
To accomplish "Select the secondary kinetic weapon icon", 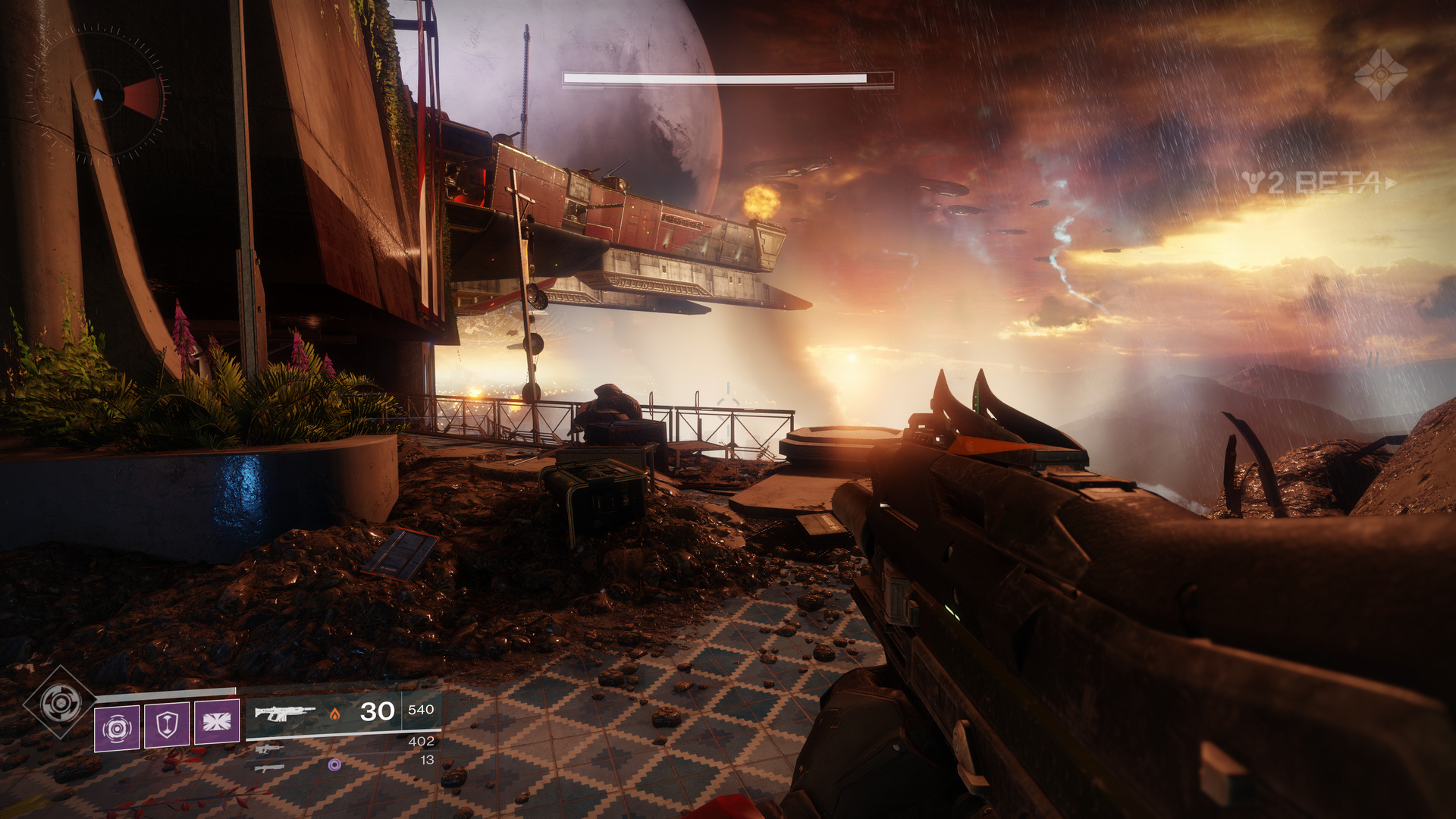I will click(x=269, y=748).
